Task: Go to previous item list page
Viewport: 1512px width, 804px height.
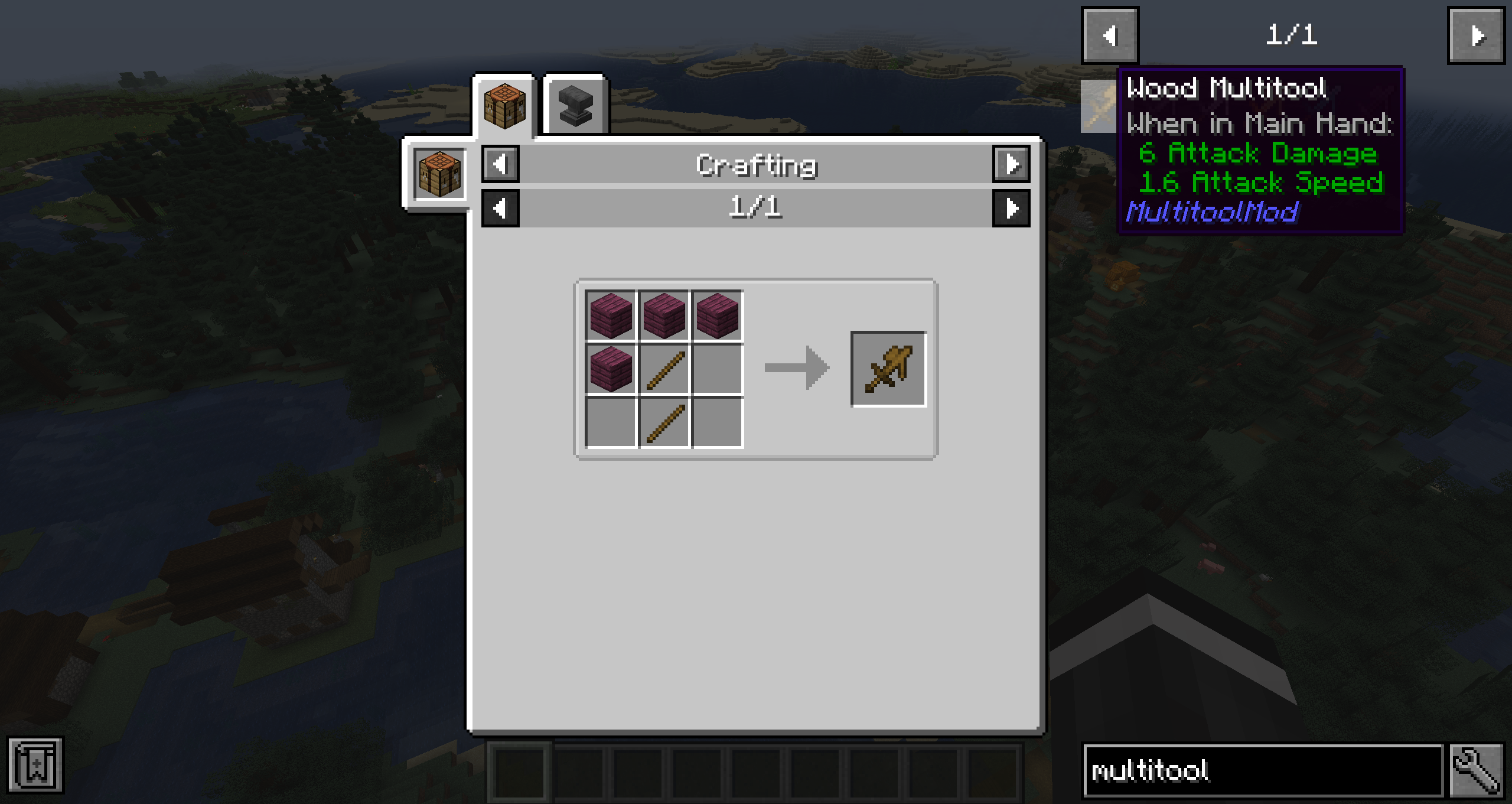Action: pos(1110,35)
